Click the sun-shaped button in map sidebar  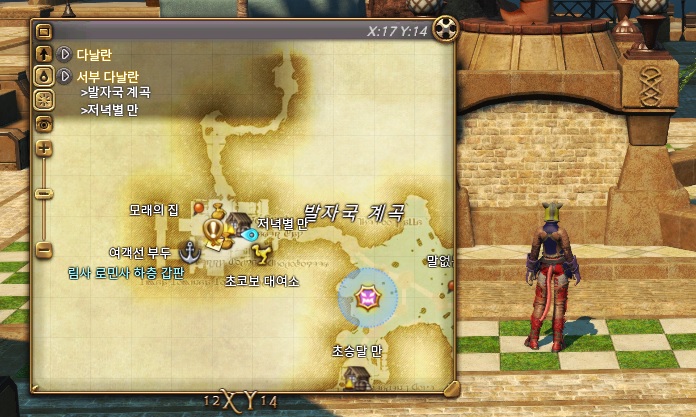(43, 99)
